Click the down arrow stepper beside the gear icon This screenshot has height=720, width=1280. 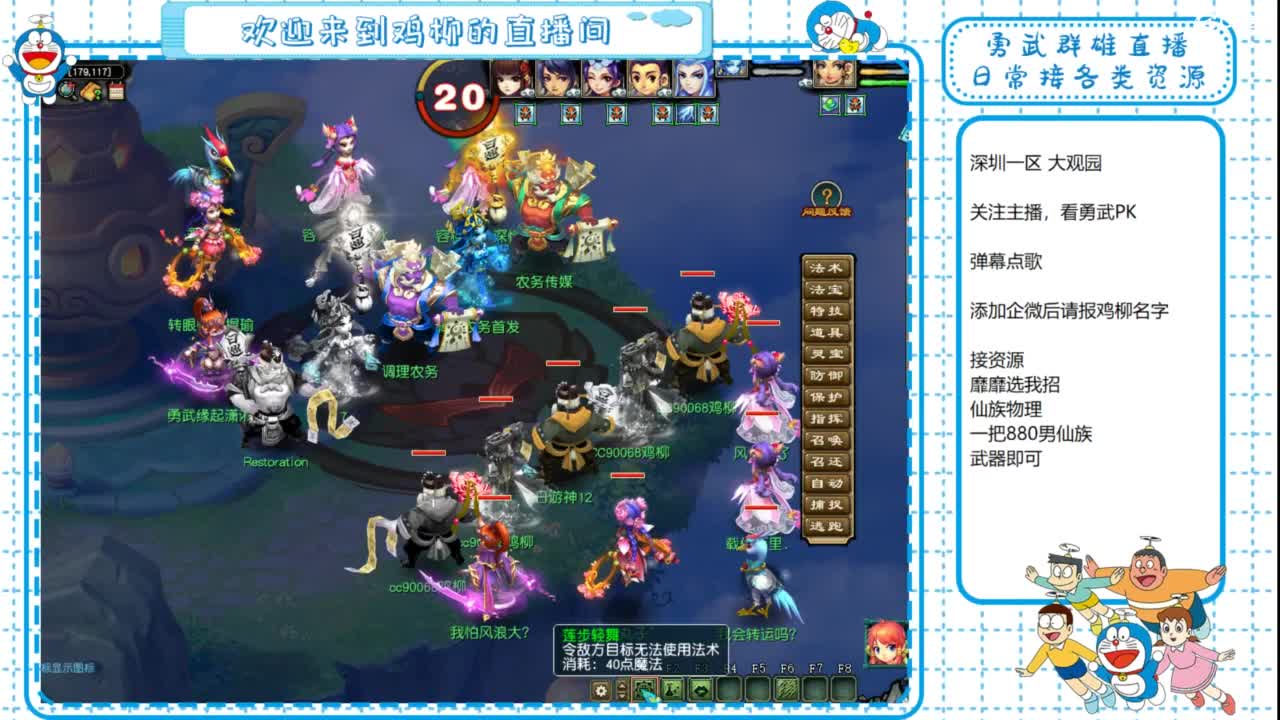[622, 697]
